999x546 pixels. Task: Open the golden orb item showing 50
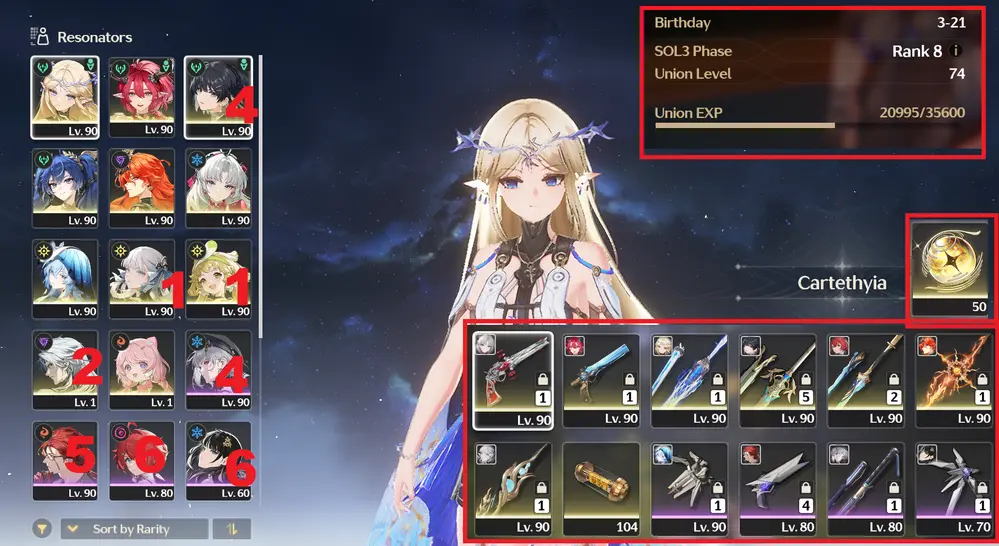pyautogui.click(x=948, y=268)
